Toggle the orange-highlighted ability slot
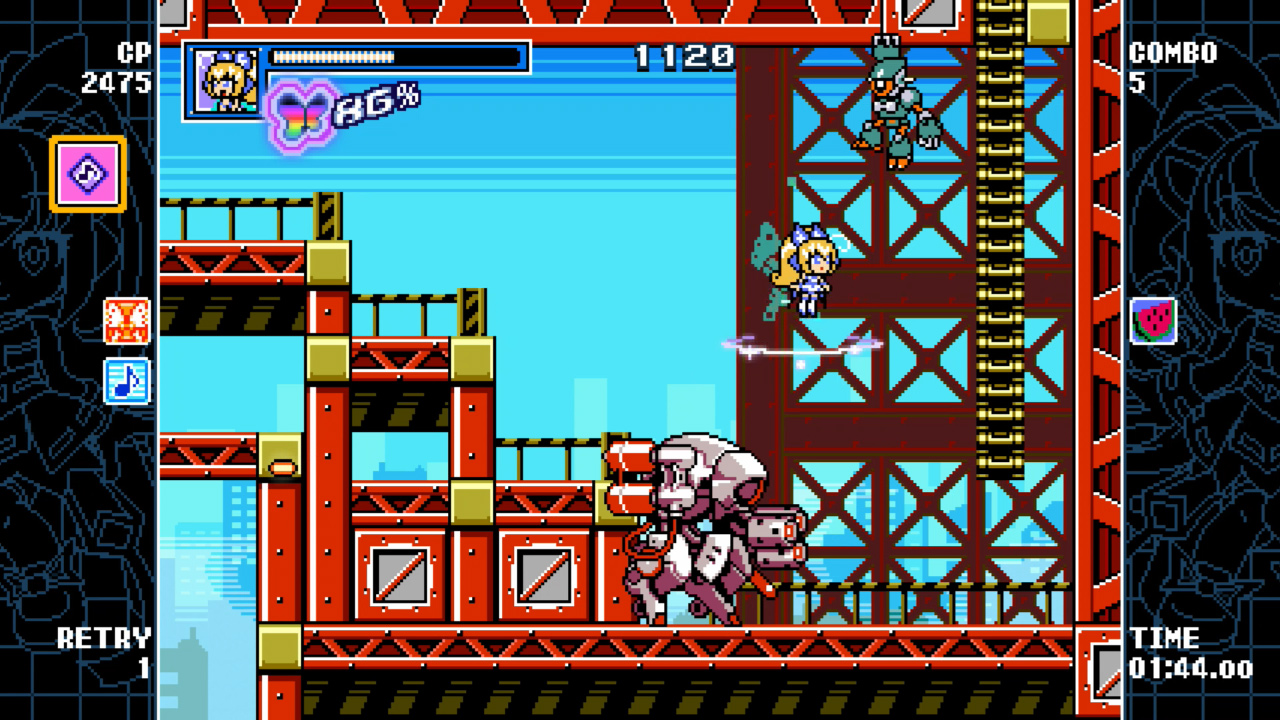 (x=86, y=173)
